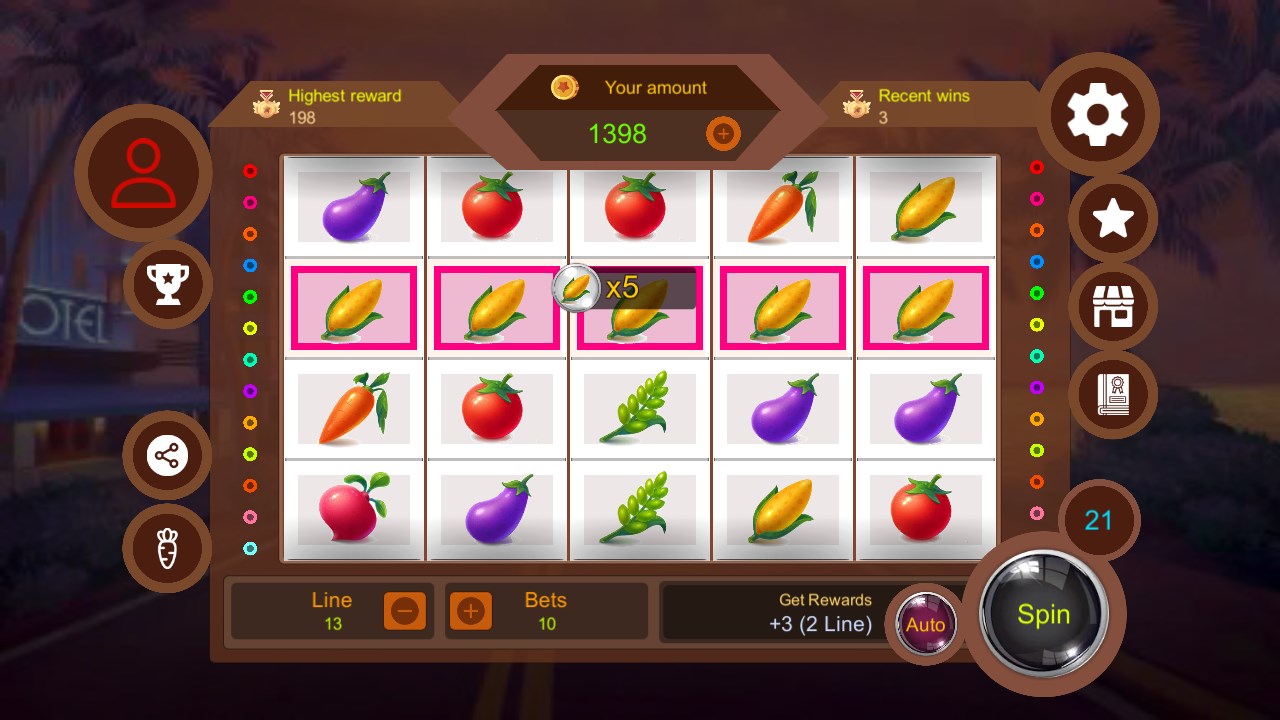This screenshot has width=1280, height=720.
Task: Open the red player profile button
Action: coord(143,173)
